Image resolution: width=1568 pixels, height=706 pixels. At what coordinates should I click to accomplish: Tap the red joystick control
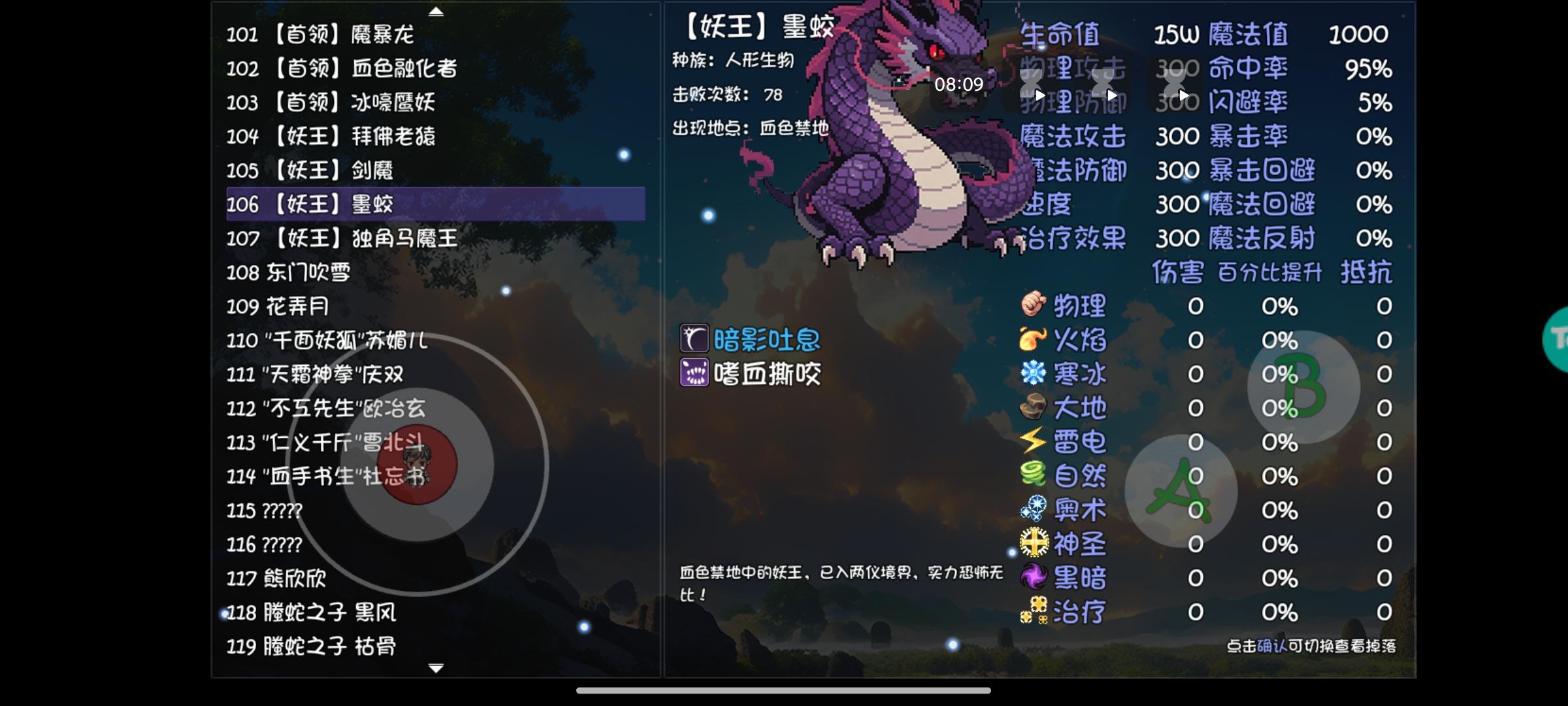pos(418,464)
